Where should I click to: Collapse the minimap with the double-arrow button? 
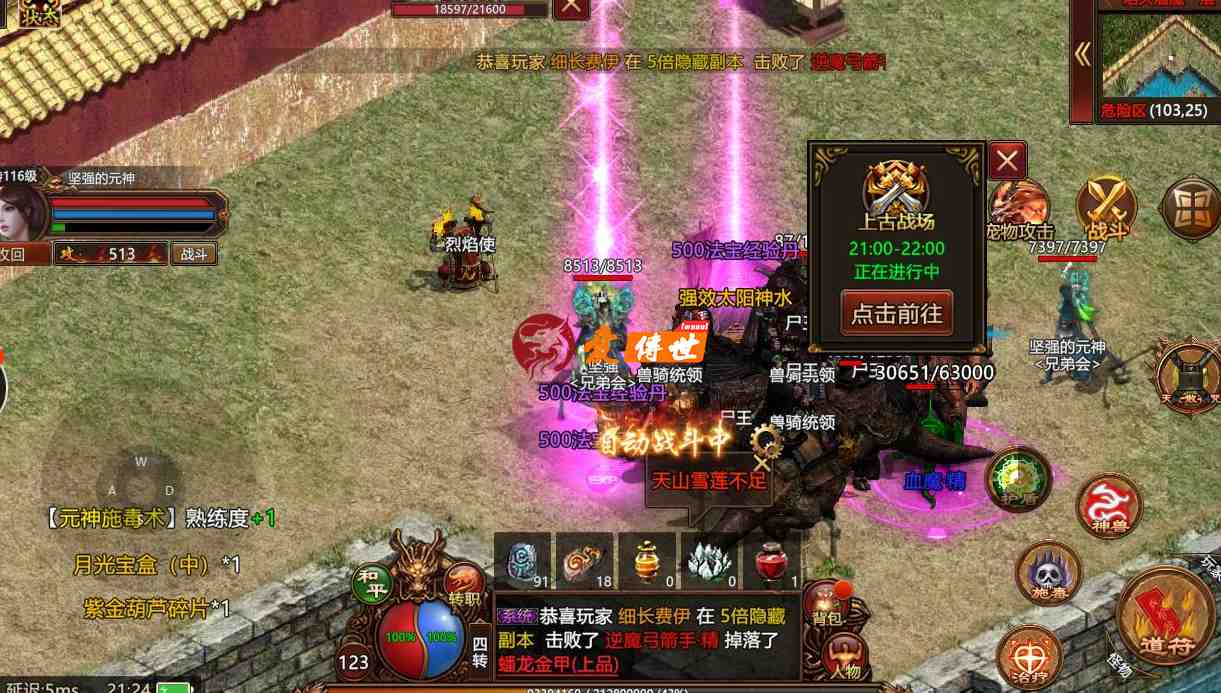(1082, 54)
